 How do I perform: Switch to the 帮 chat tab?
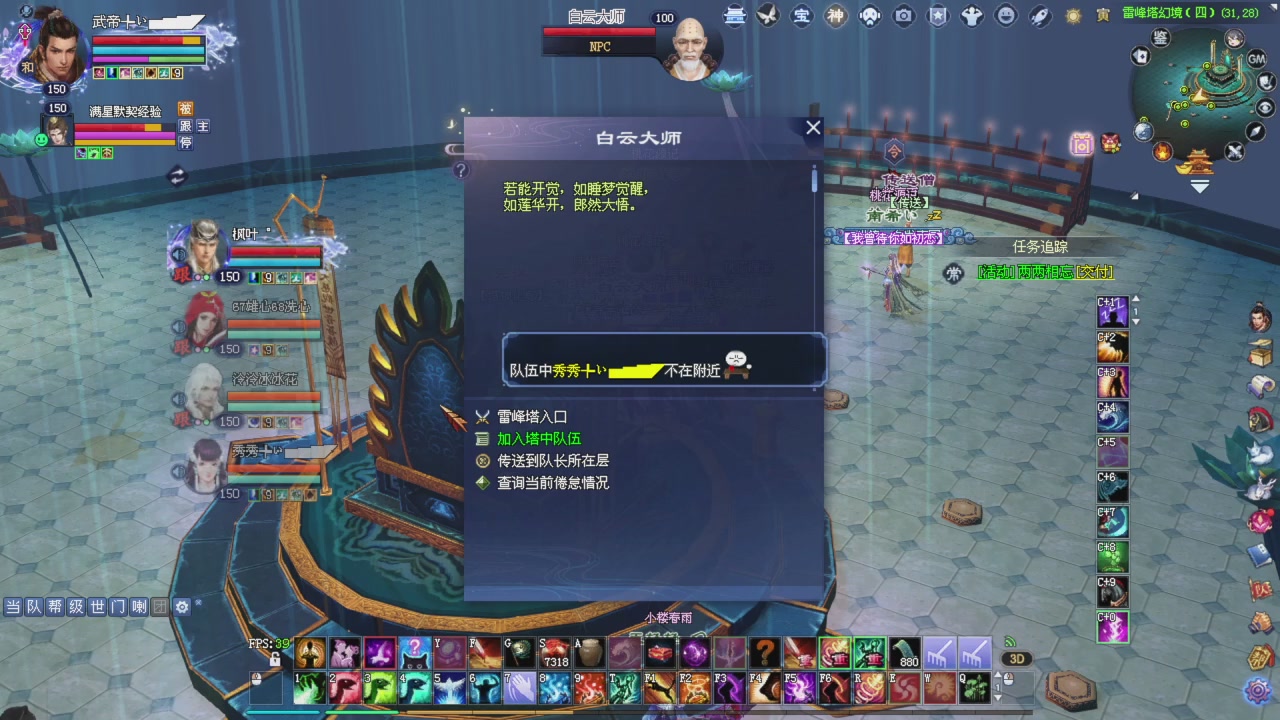(56, 606)
